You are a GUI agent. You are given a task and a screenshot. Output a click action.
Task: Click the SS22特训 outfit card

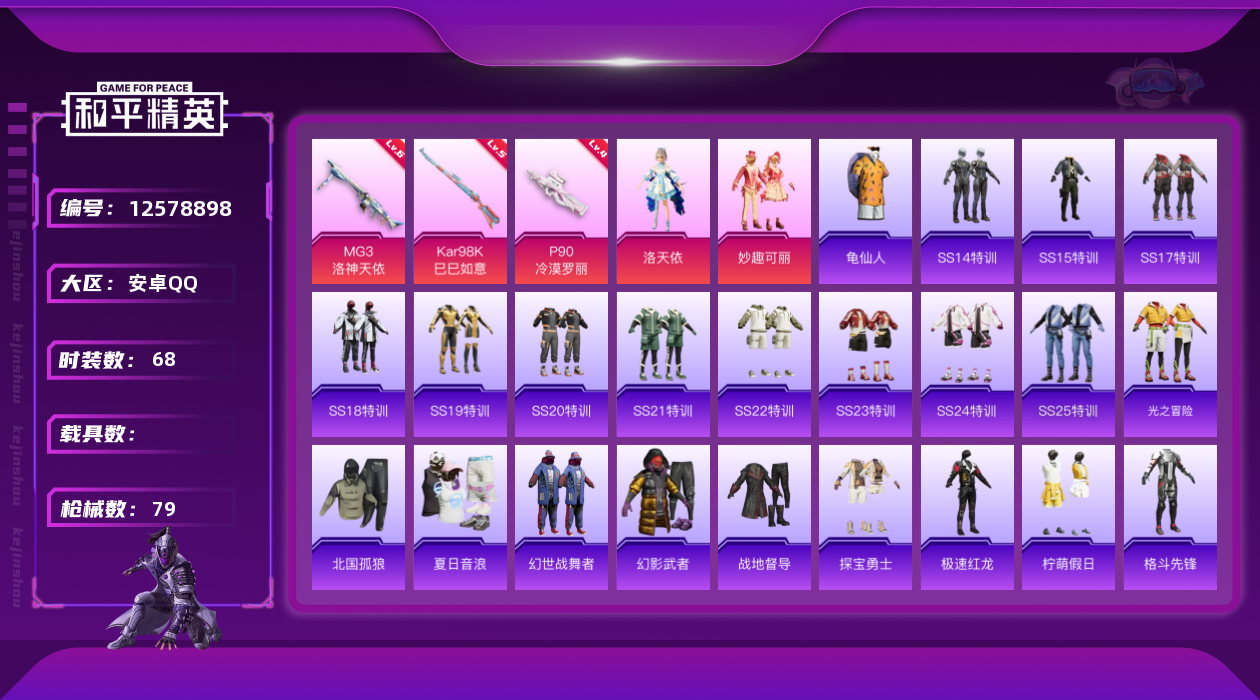click(x=764, y=364)
